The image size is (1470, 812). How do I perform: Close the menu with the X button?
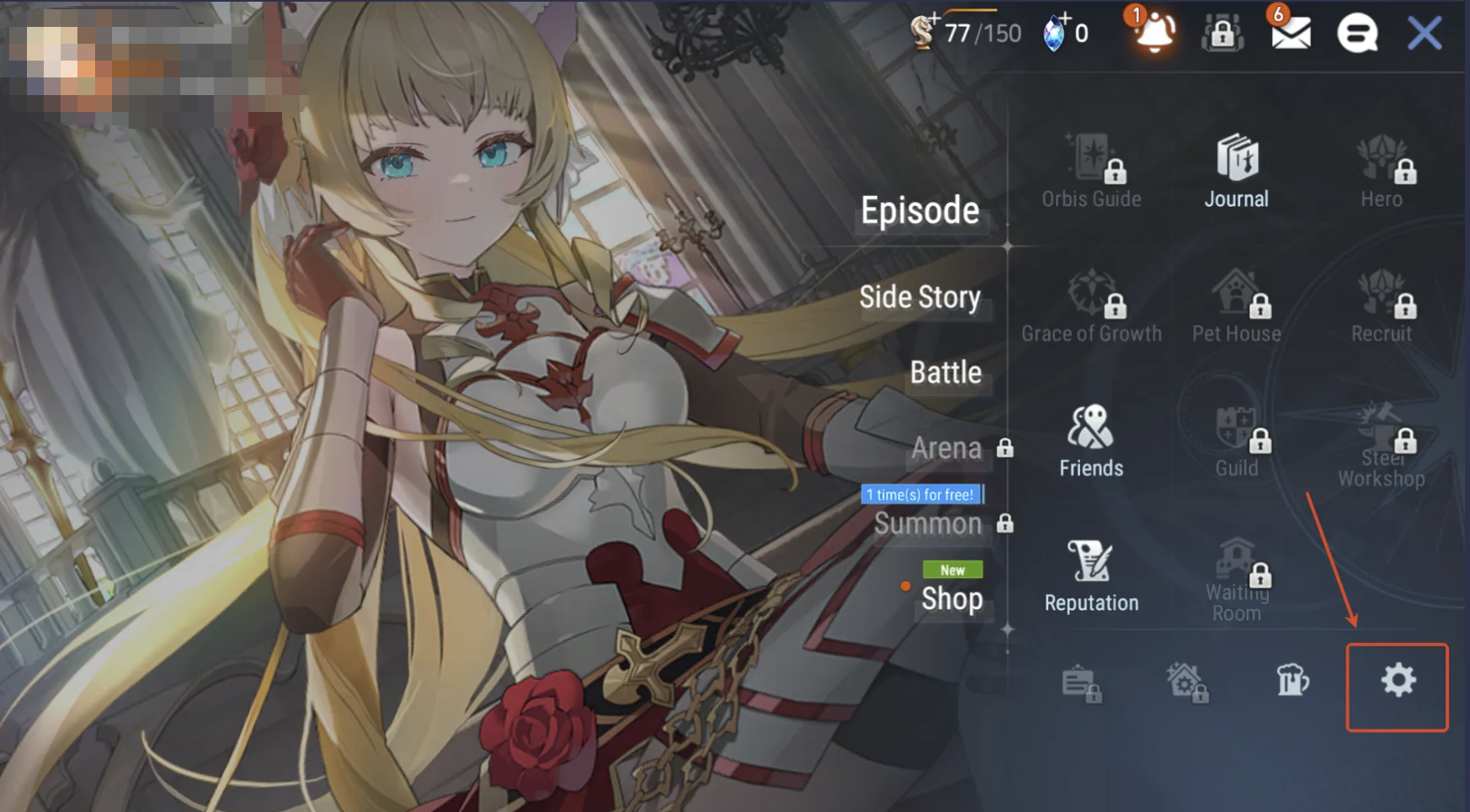click(1425, 34)
